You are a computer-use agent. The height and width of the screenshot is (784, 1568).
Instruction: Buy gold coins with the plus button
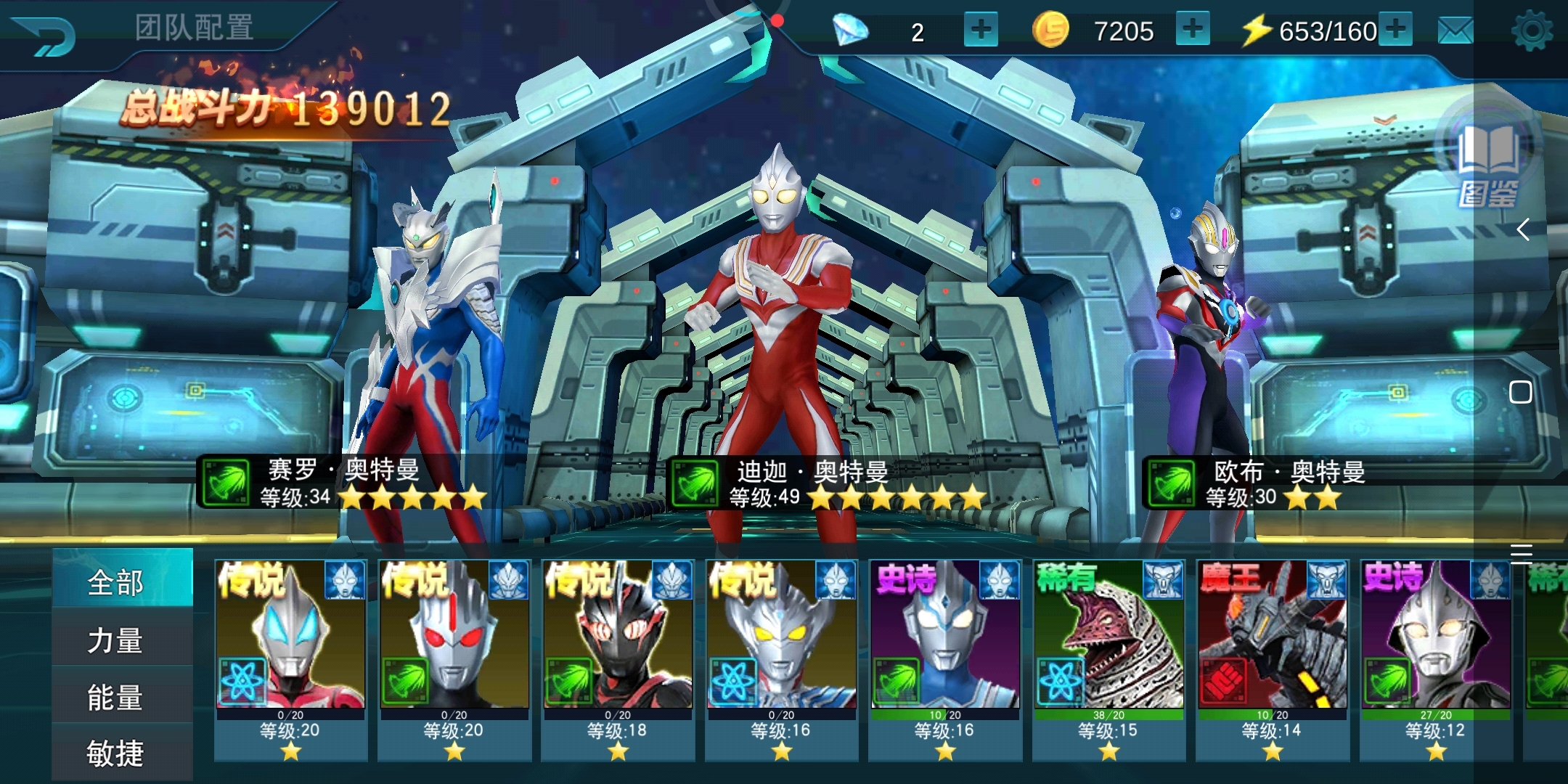[1192, 30]
